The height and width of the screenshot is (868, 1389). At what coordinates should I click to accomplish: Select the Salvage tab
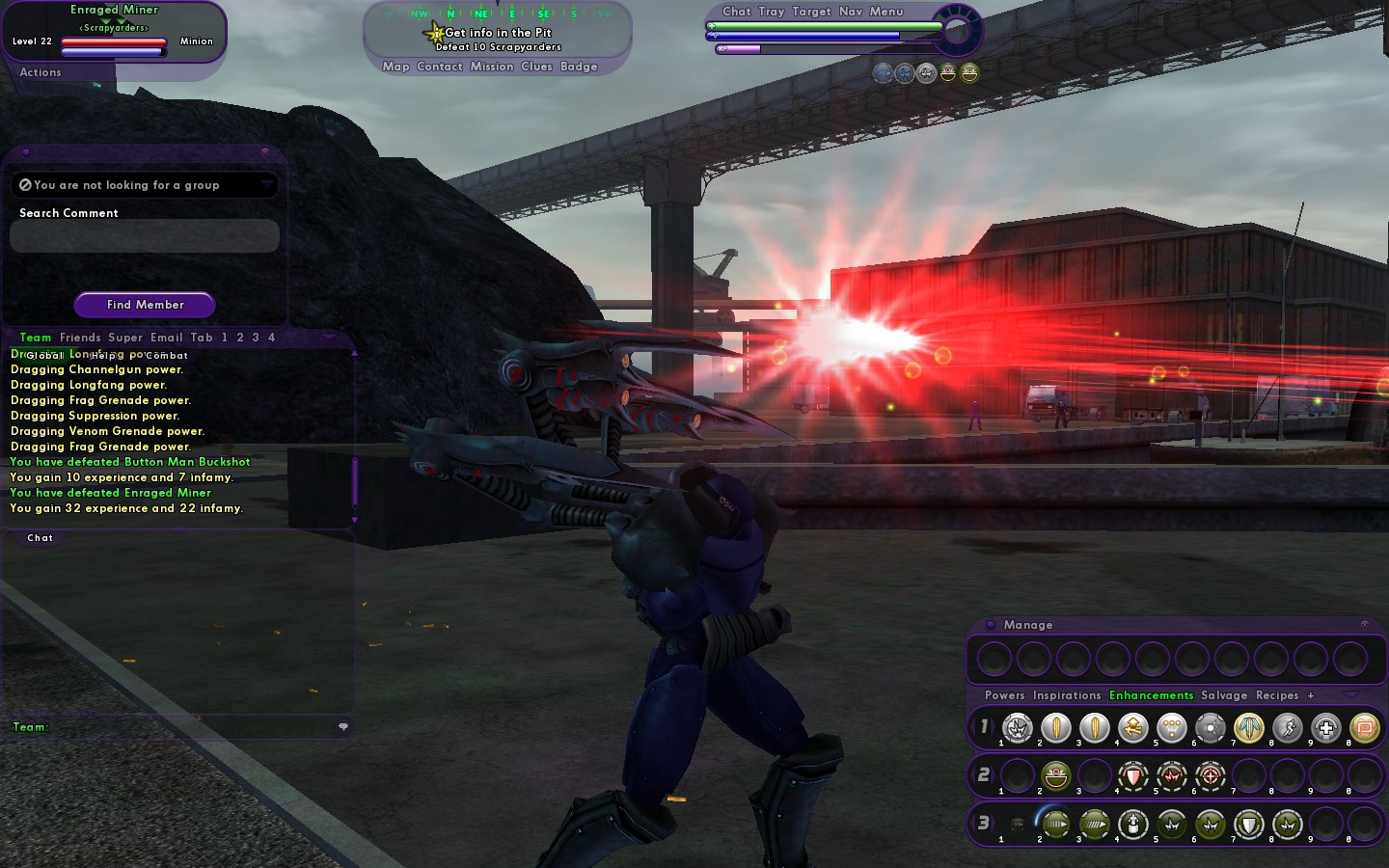(x=1224, y=695)
